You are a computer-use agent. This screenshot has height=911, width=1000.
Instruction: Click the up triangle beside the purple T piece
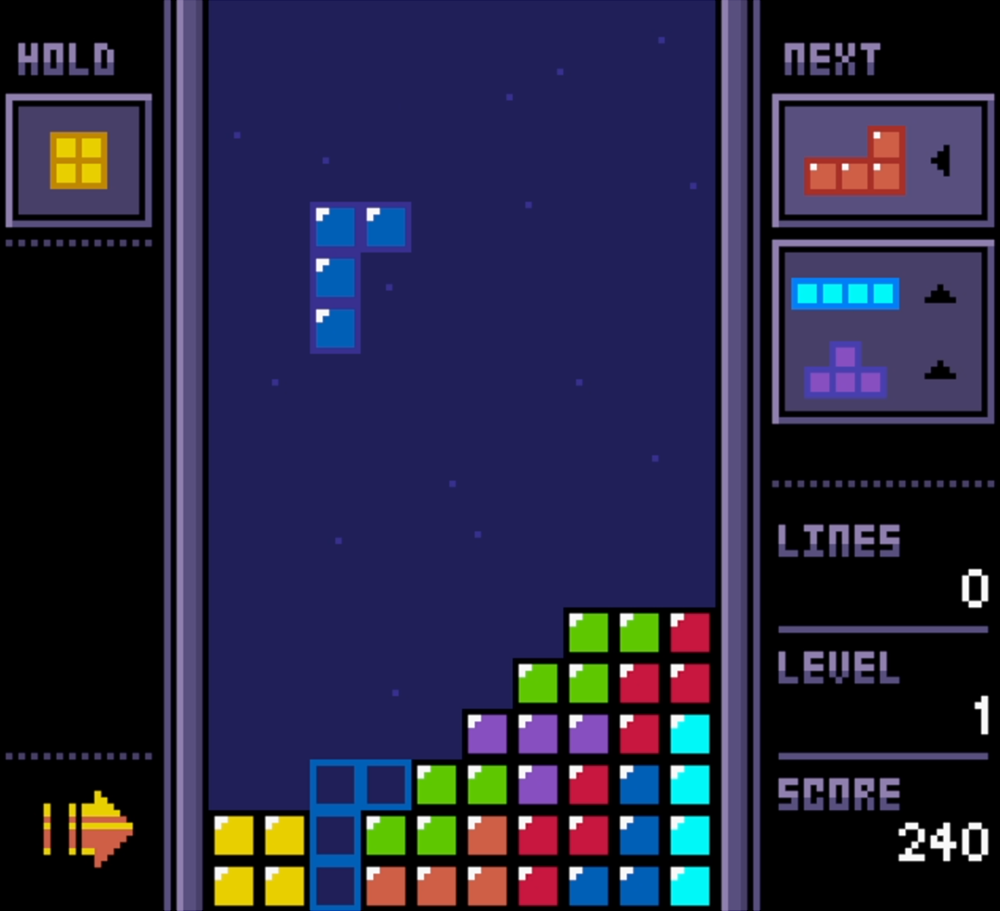point(940,371)
